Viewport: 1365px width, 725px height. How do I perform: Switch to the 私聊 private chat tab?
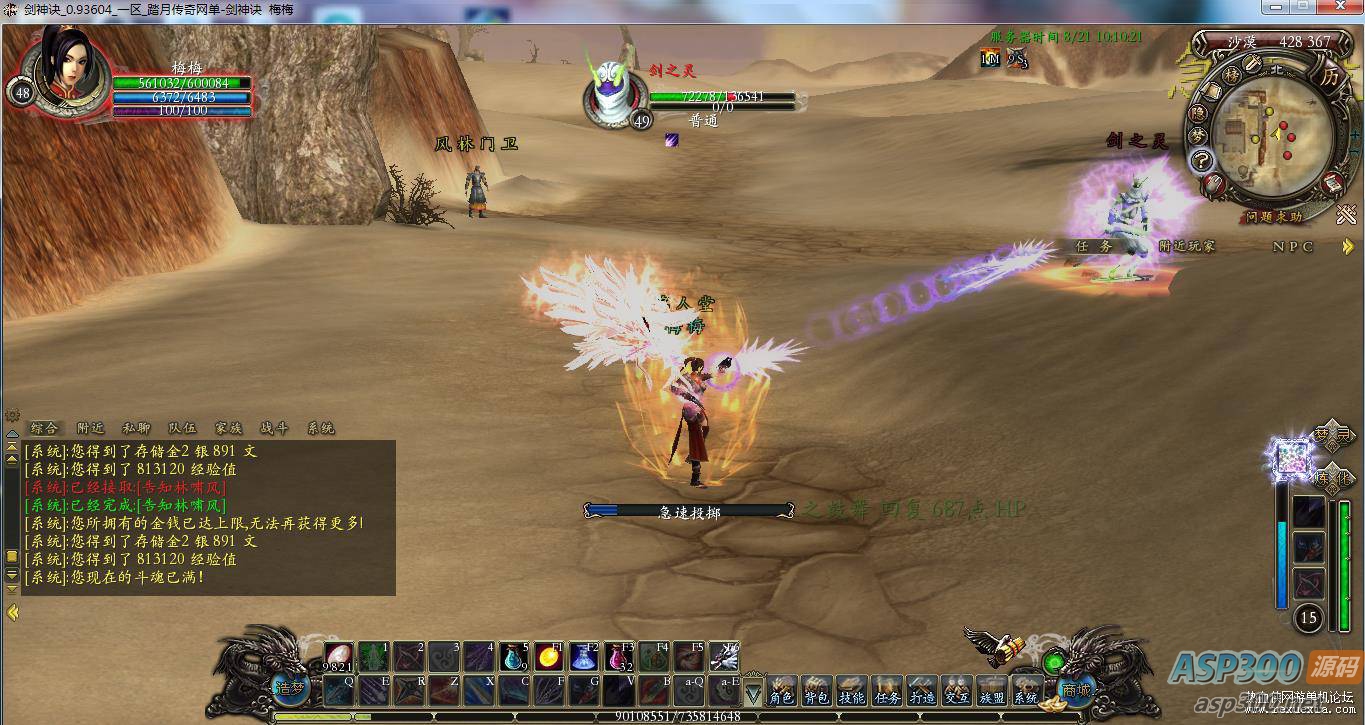pyautogui.click(x=136, y=428)
